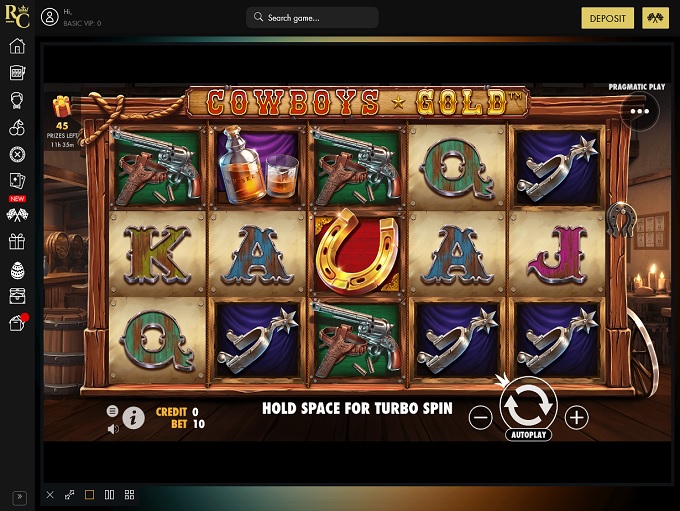Open the gift box promotions in sidebar
This screenshot has height=511, width=680.
click(x=17, y=241)
